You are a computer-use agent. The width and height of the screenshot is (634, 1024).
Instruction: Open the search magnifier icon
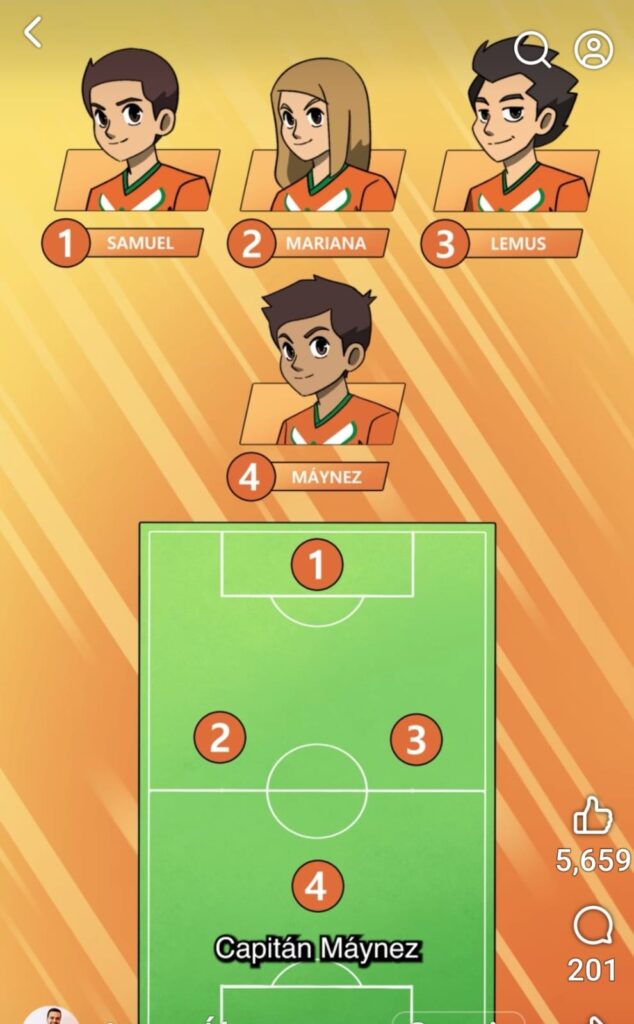[532, 49]
